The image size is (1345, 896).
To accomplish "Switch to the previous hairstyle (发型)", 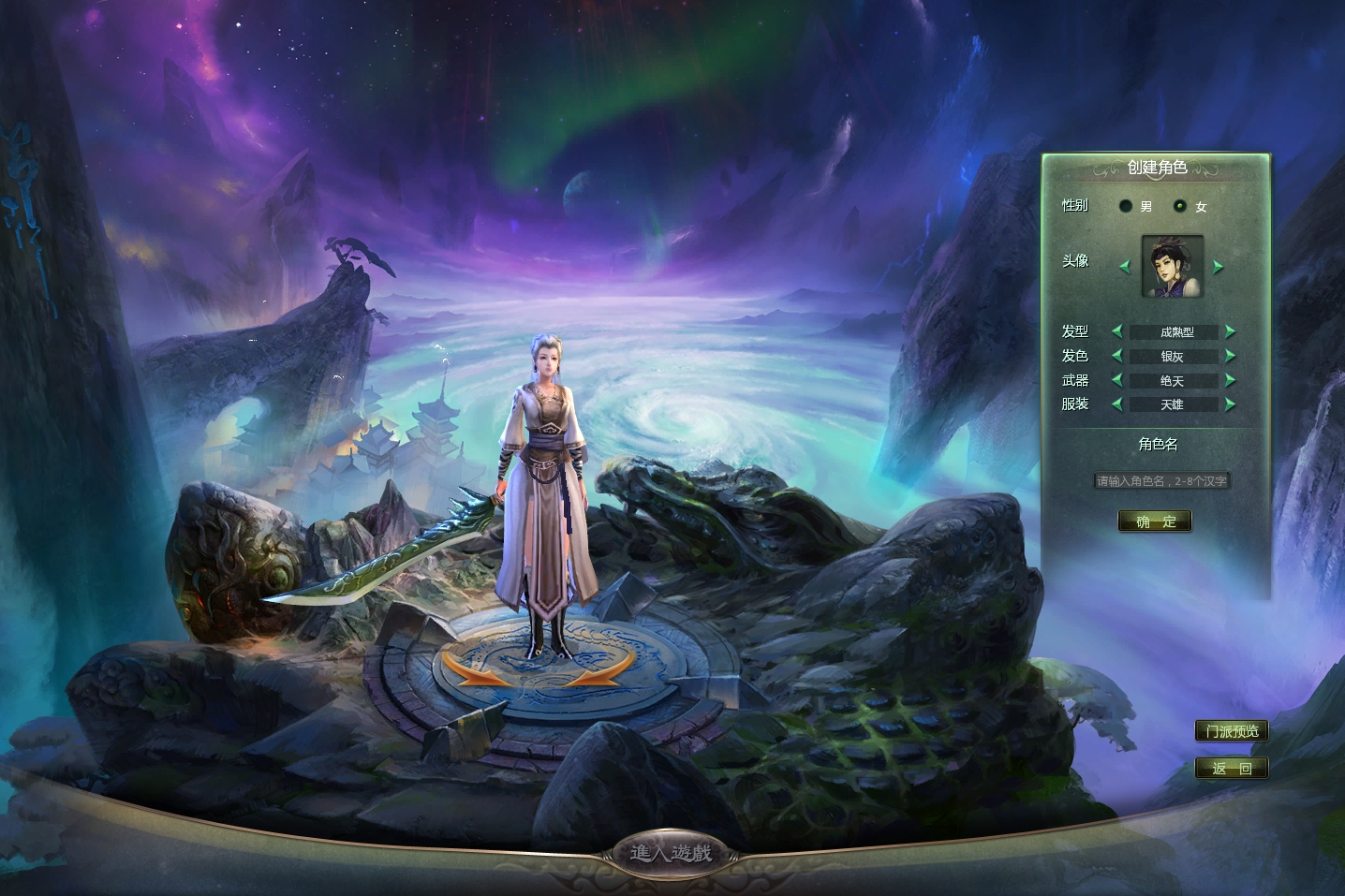I will point(1116,331).
